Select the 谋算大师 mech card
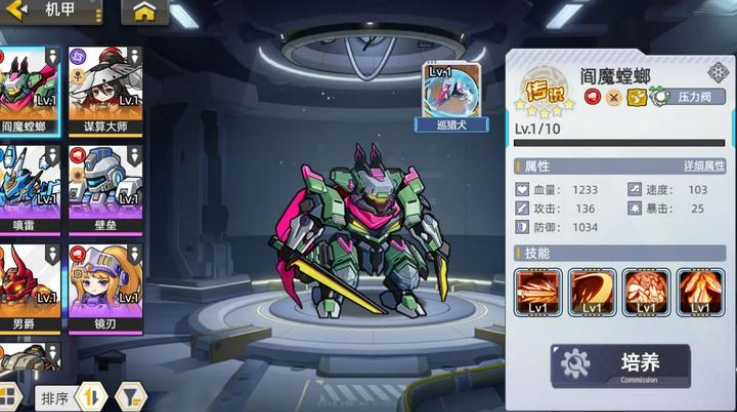 [x=104, y=90]
